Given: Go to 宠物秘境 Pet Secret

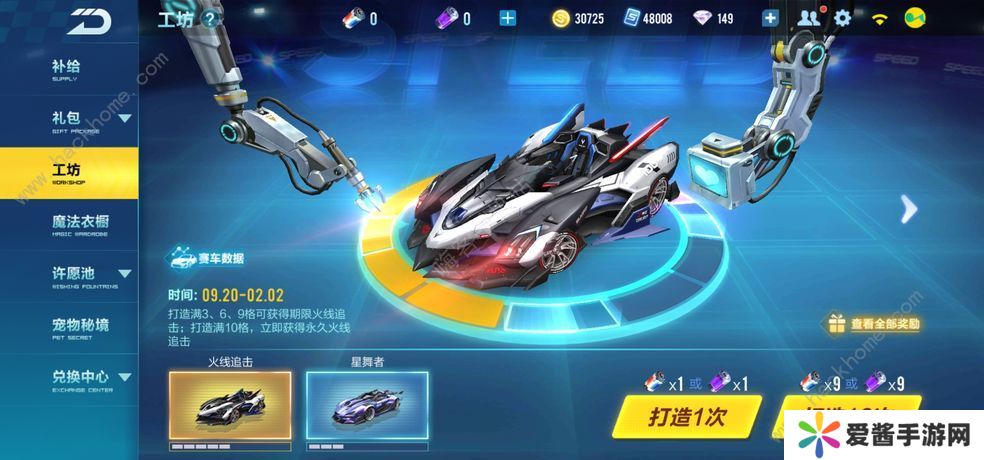Looking at the screenshot, I should coord(68,327).
